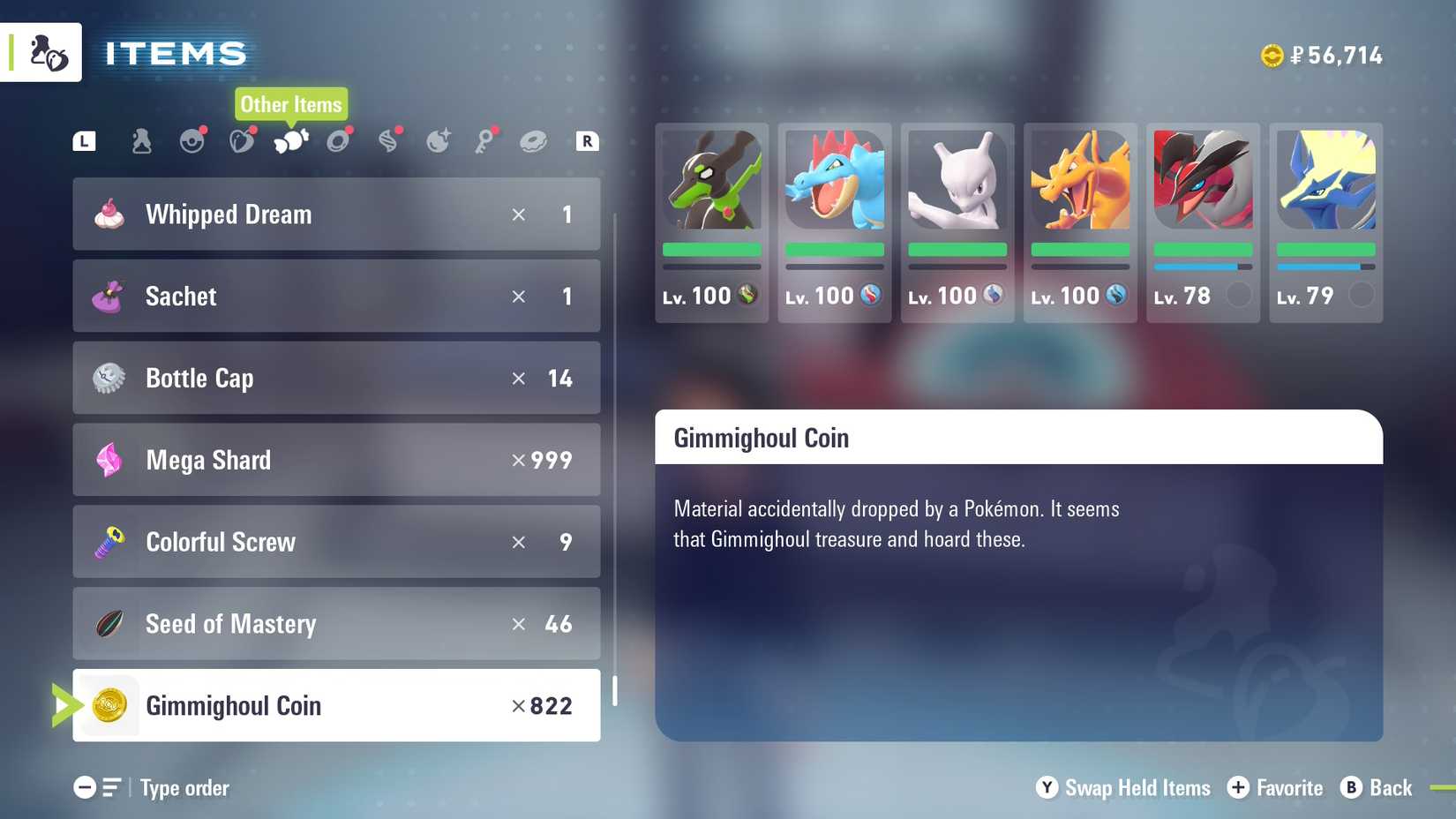
Task: Select the disc-shaped TM category icon
Action: [x=341, y=140]
